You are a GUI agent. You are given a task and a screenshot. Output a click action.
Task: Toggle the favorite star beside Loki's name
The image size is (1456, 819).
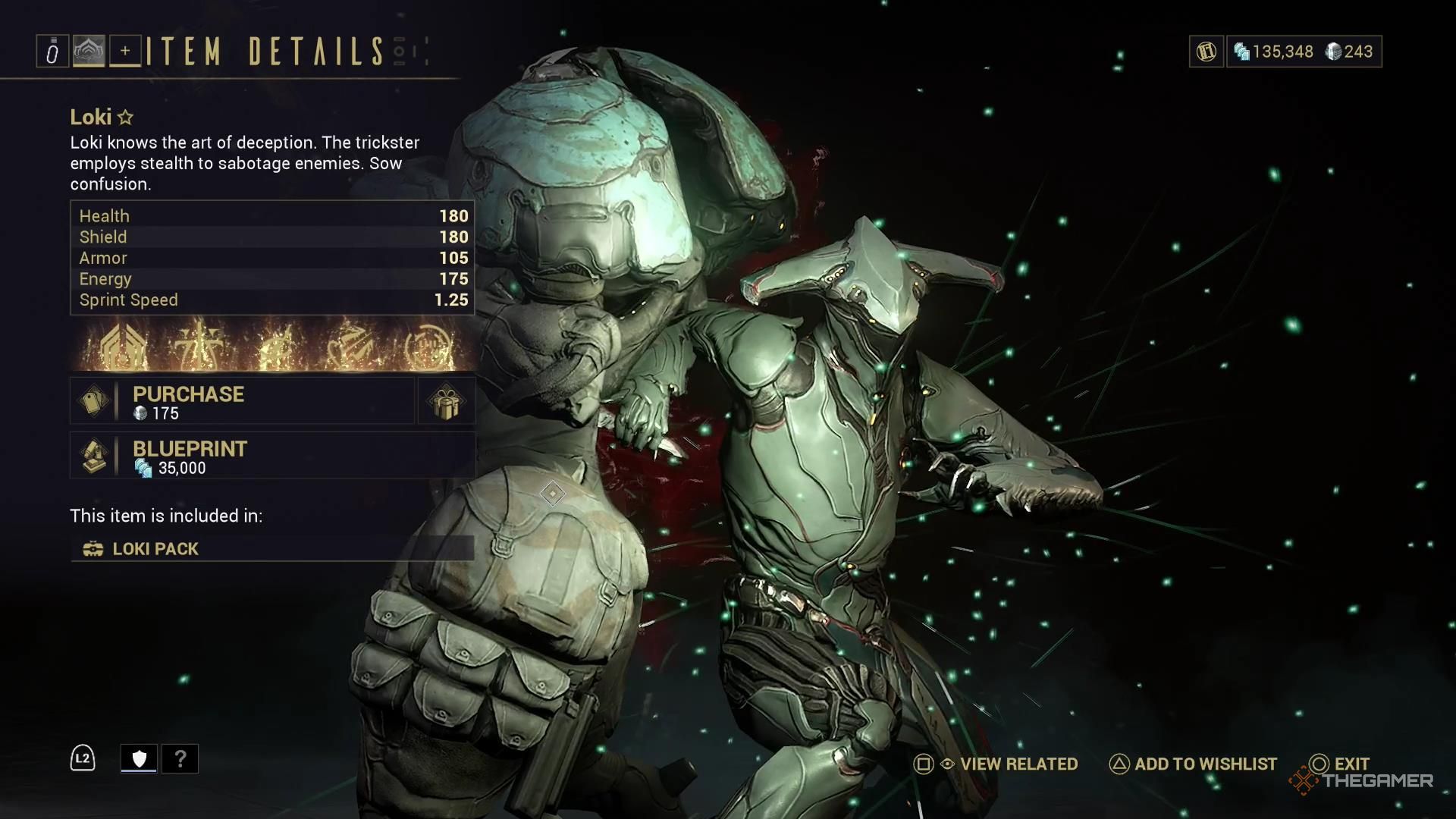click(x=126, y=118)
